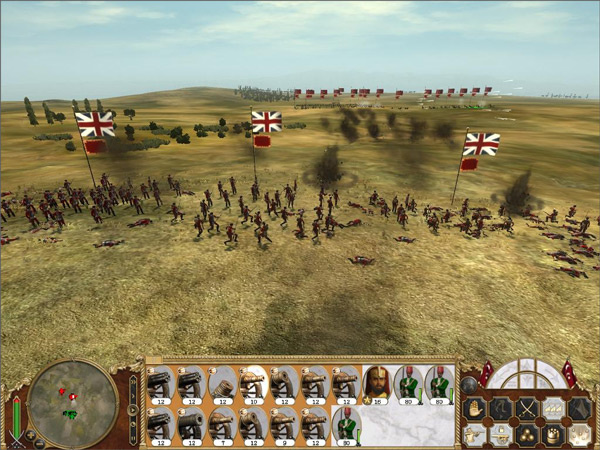Select the infantry card showing 90 men
The width and height of the screenshot is (600, 450).
pos(344,424)
